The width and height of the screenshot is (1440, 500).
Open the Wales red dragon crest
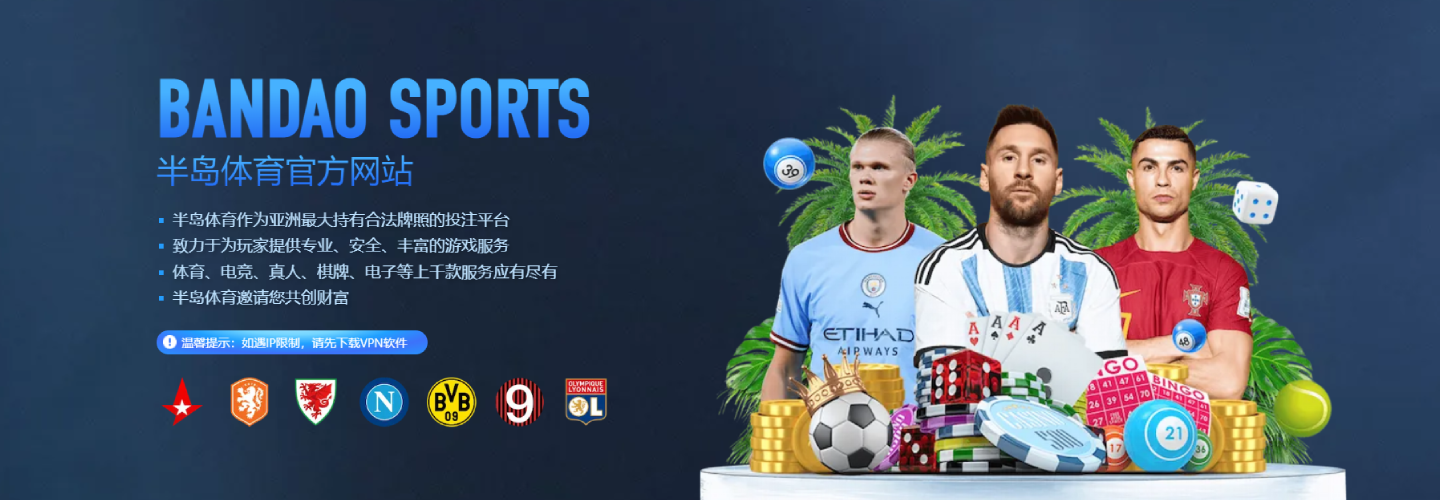[x=316, y=402]
